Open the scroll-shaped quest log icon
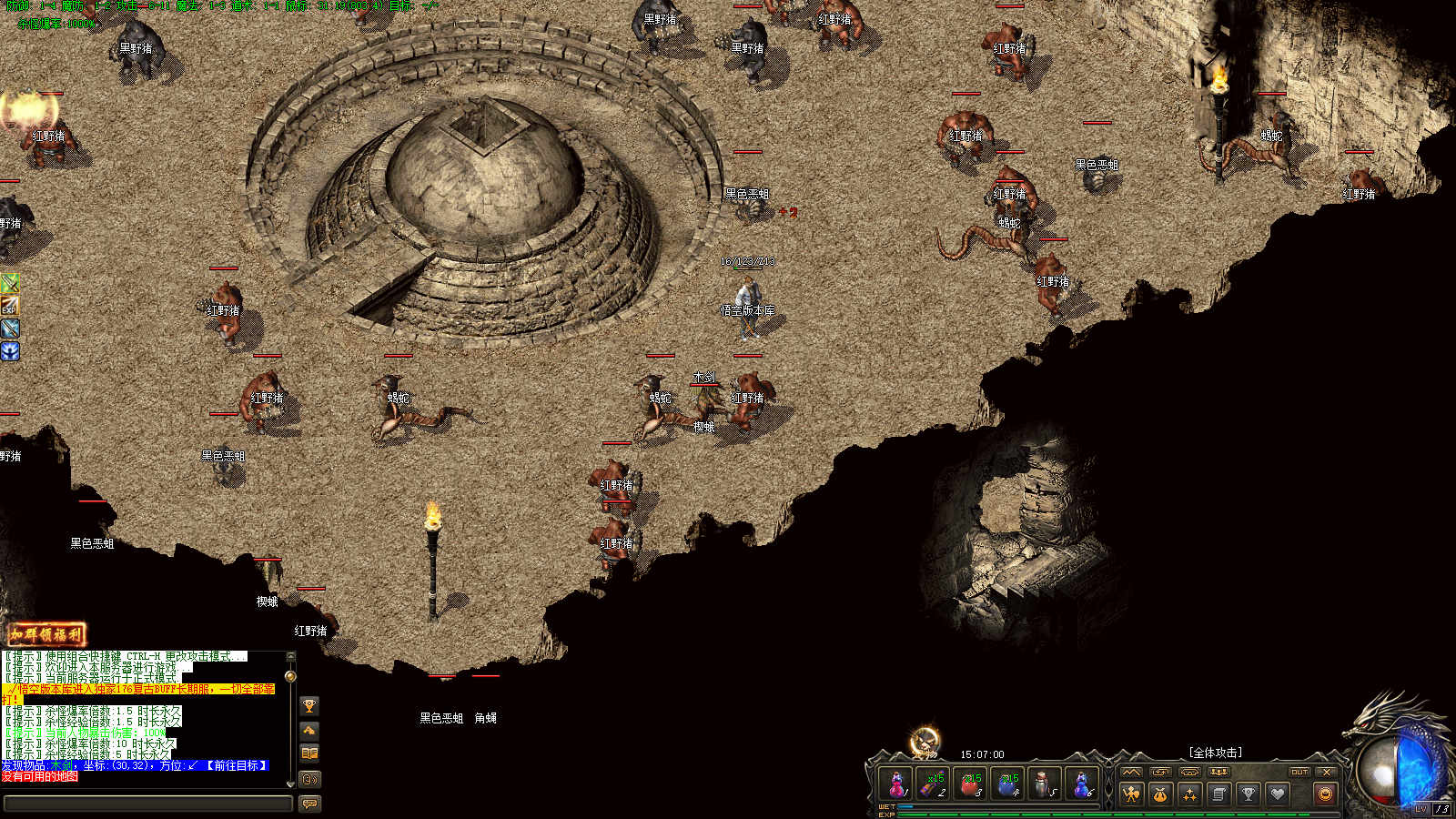 (1218, 794)
